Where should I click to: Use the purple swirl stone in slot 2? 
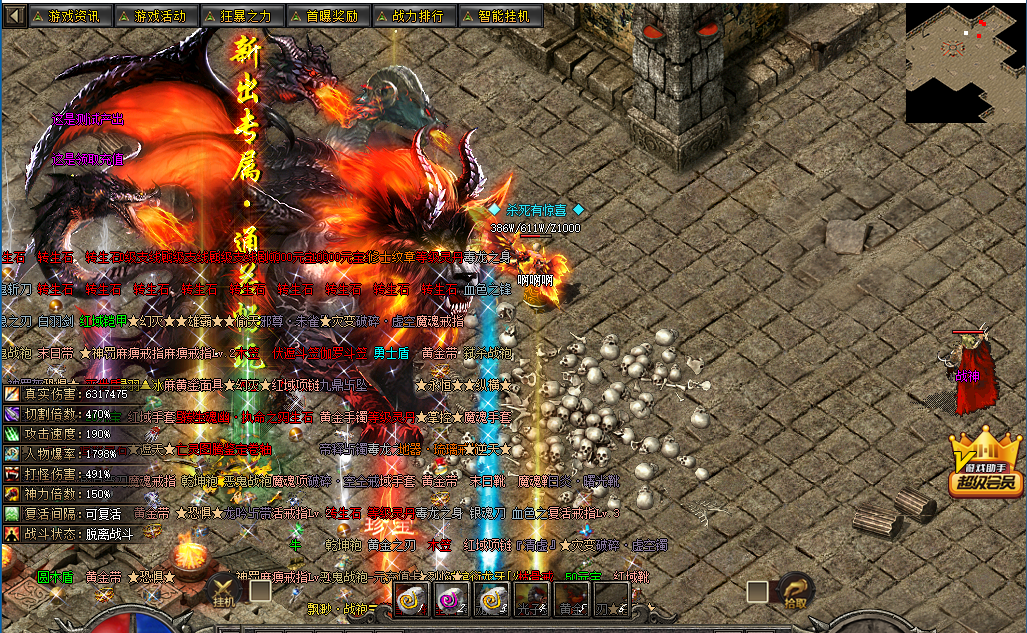[x=451, y=599]
